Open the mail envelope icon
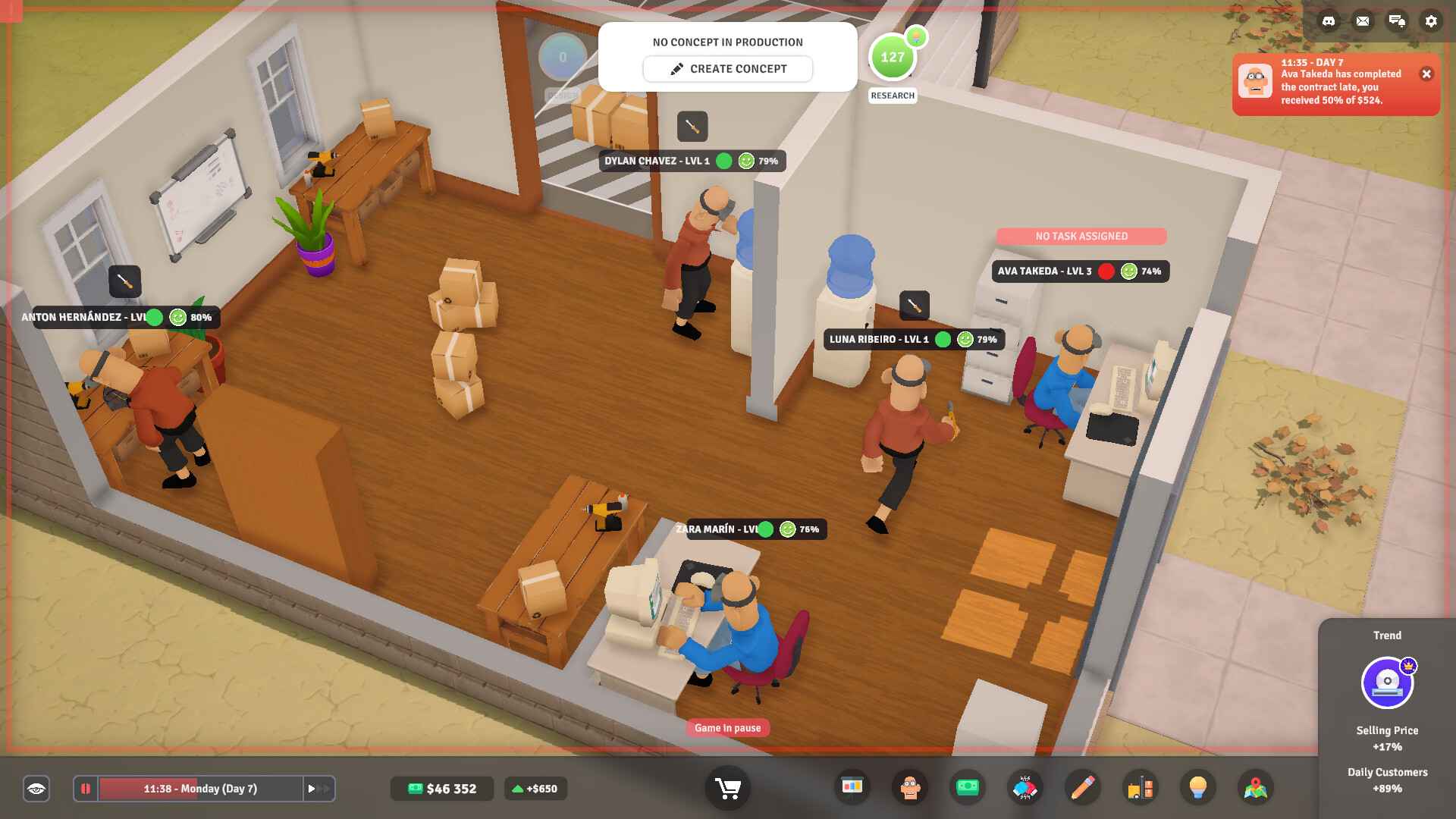The image size is (1456, 819). click(1362, 21)
